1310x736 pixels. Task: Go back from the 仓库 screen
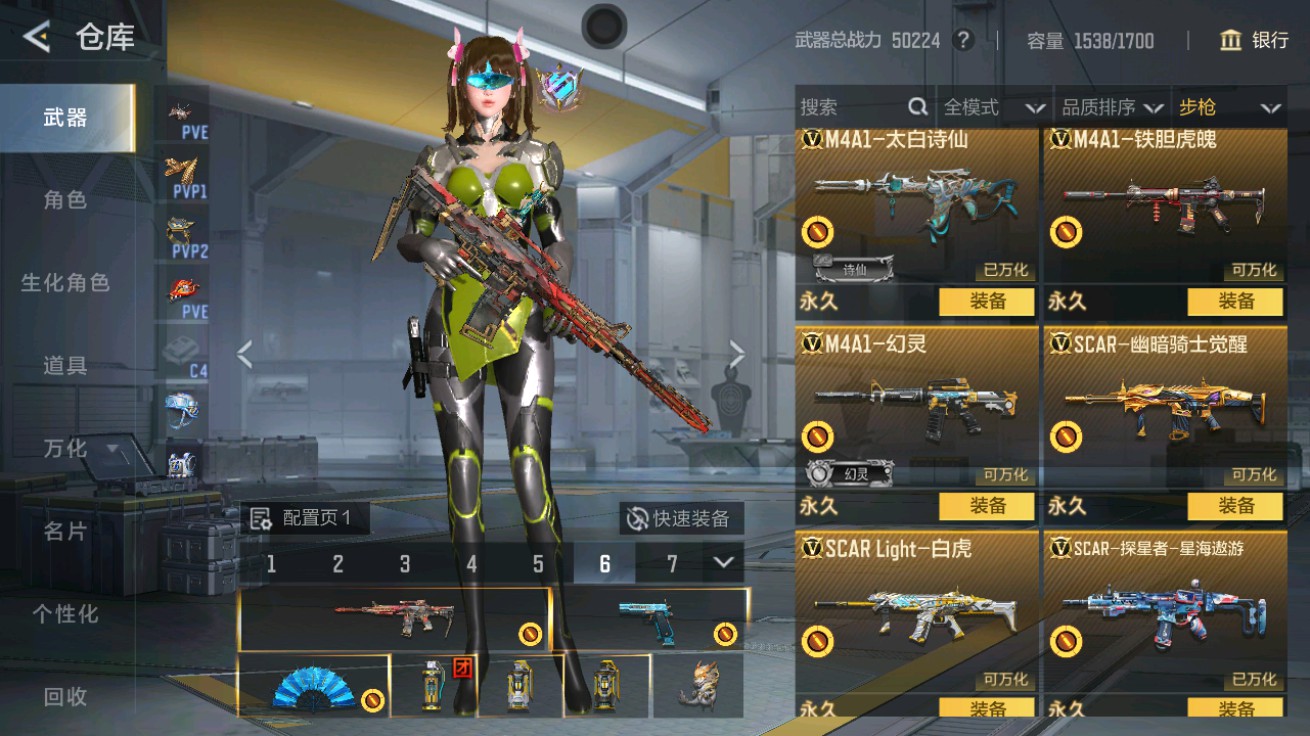click(x=37, y=38)
